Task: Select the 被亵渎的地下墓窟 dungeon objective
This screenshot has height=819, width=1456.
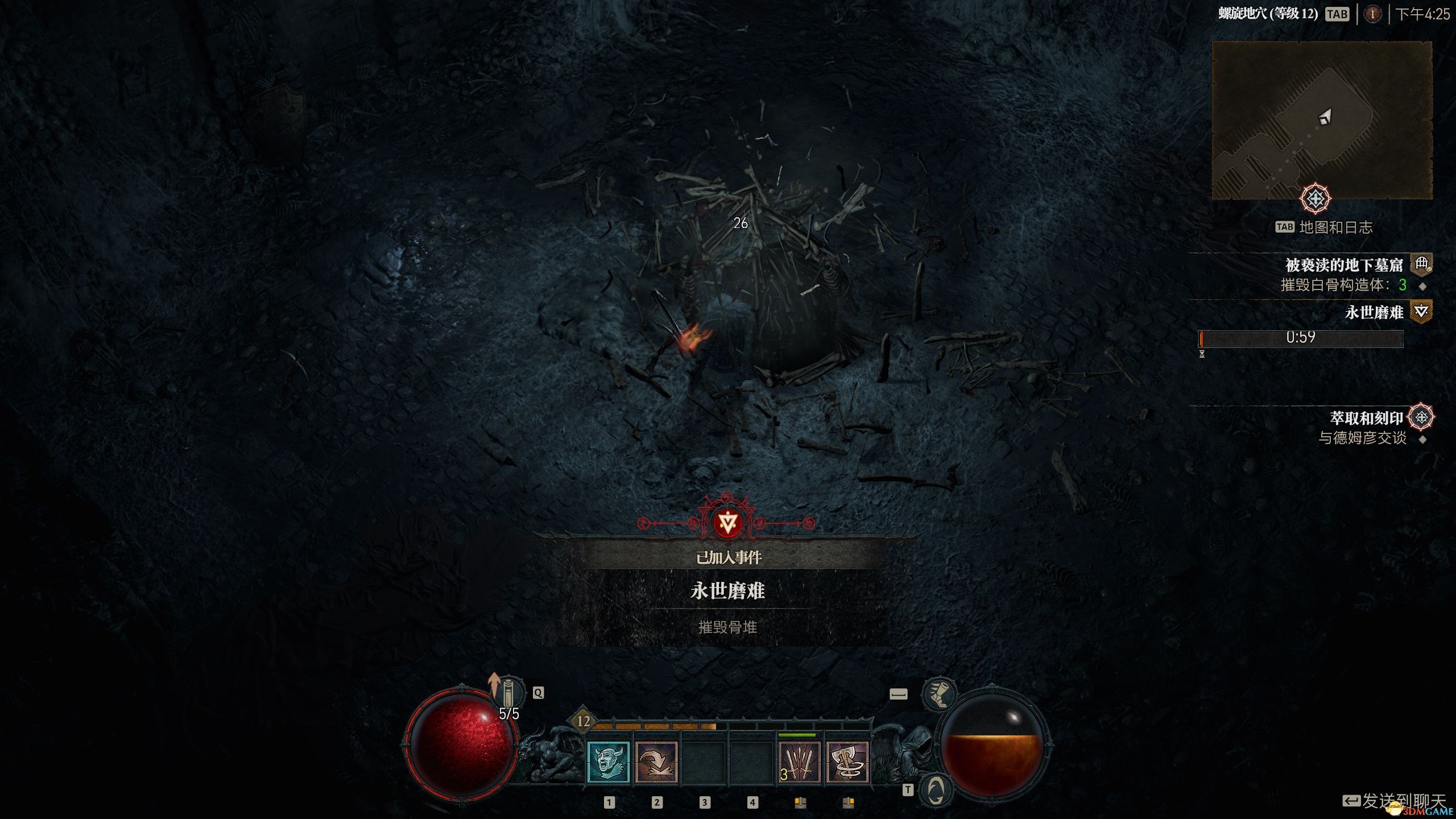Action: click(1344, 265)
